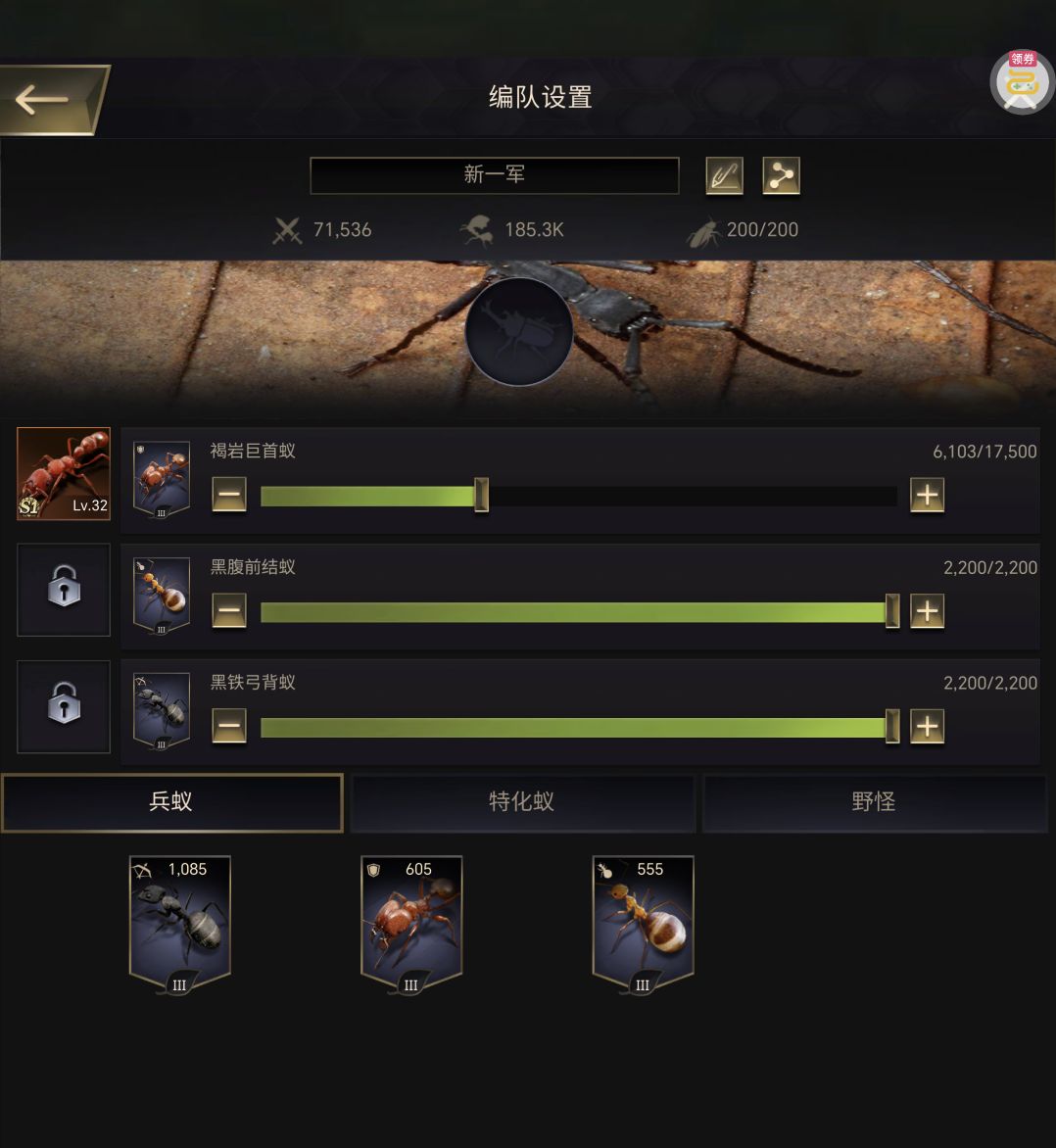Image resolution: width=1056 pixels, height=1148 pixels.
Task: Switch to the 兵蚁 tab
Action: tap(171, 802)
